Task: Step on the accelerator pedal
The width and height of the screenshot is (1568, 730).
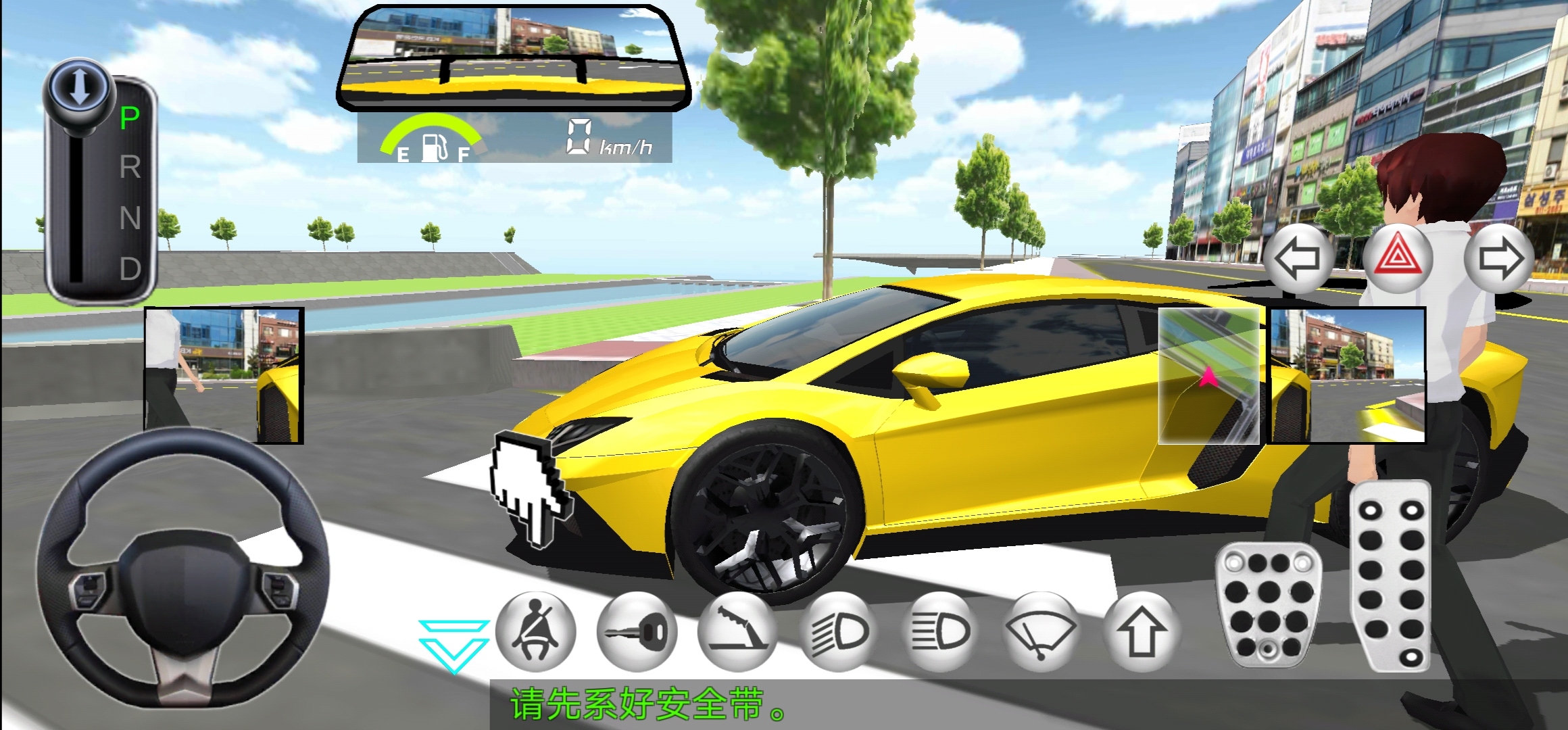Action: click(1391, 577)
